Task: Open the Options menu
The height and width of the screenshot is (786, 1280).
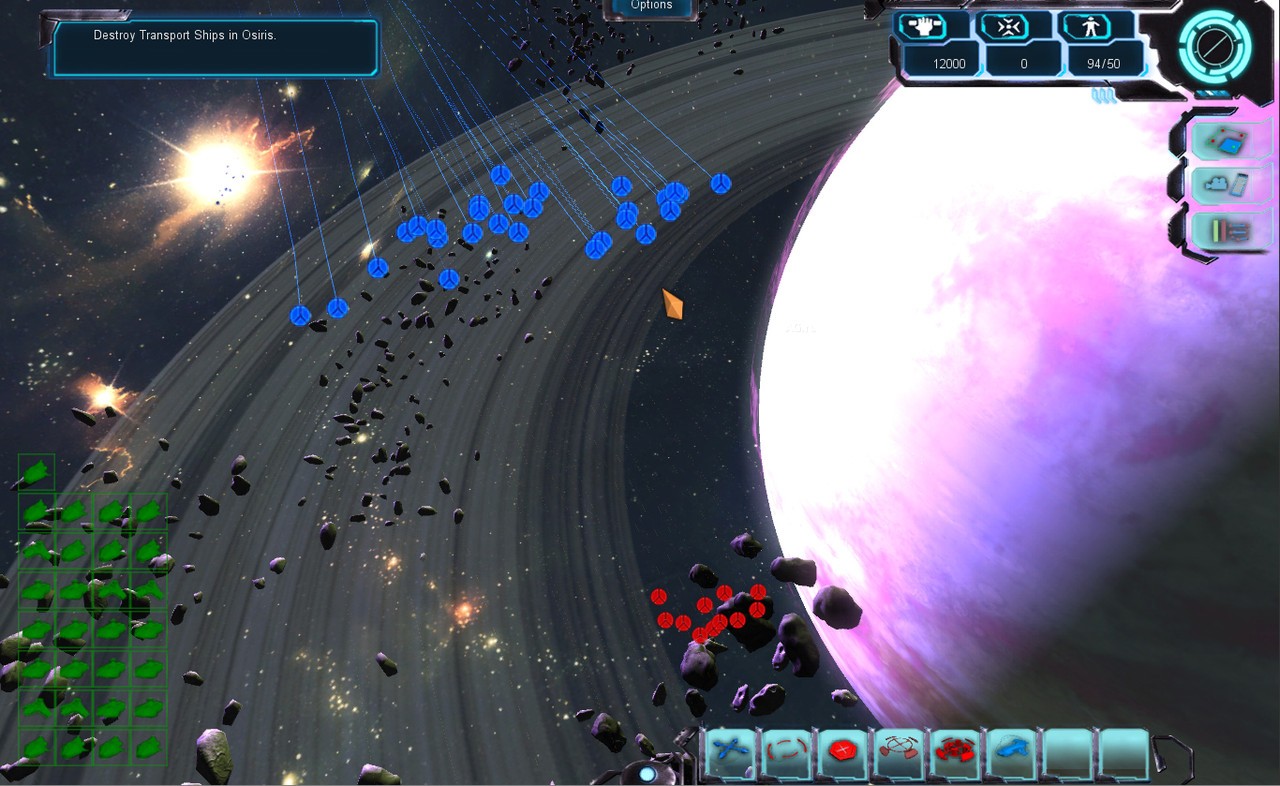Action: 651,6
